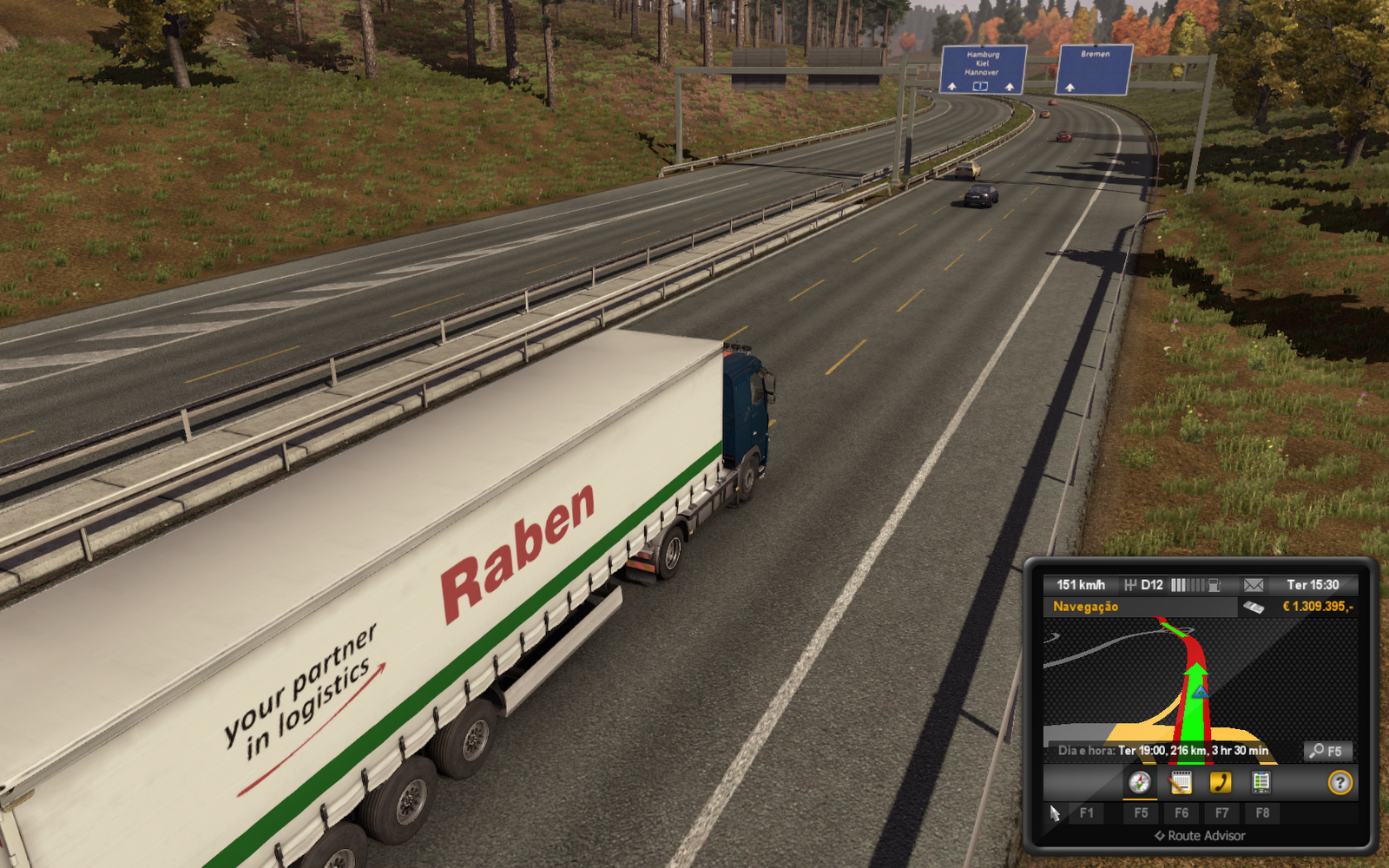Viewport: 1389px width, 868px height.
Task: Open the mail envelope icon
Action: pos(1253,585)
